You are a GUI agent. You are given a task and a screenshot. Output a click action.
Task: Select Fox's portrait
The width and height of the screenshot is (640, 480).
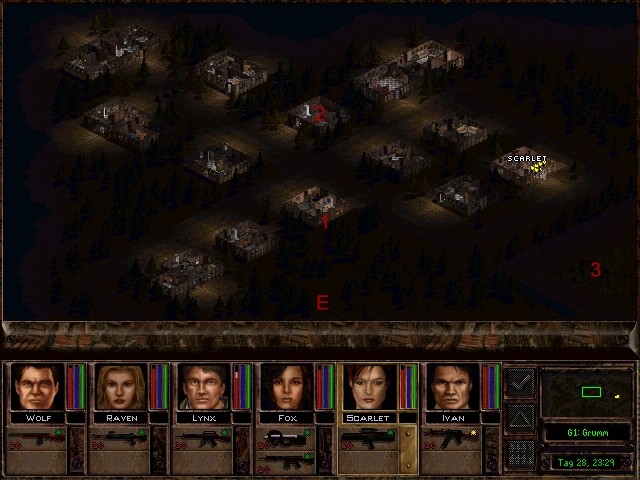tap(286, 387)
